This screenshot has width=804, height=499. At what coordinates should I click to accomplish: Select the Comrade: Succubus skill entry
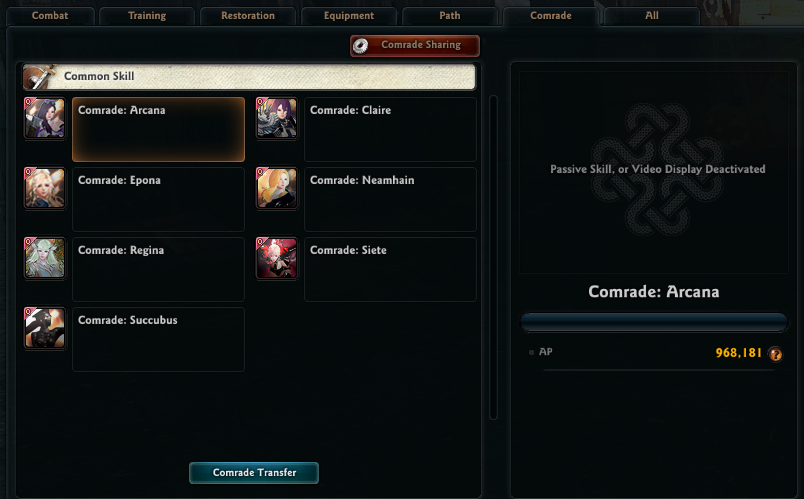coord(158,339)
